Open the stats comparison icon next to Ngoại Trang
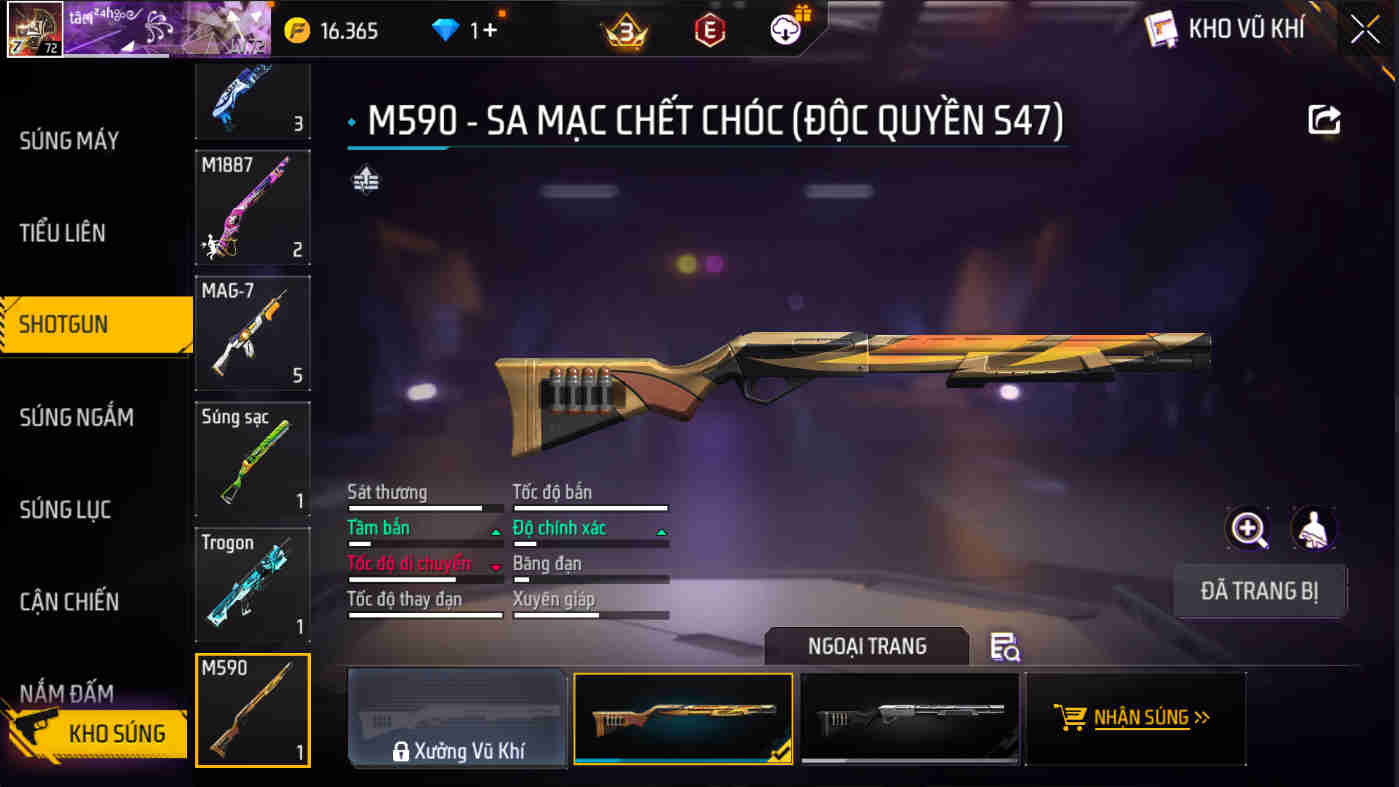Screen dimensions: 1399x787 coord(1007,647)
